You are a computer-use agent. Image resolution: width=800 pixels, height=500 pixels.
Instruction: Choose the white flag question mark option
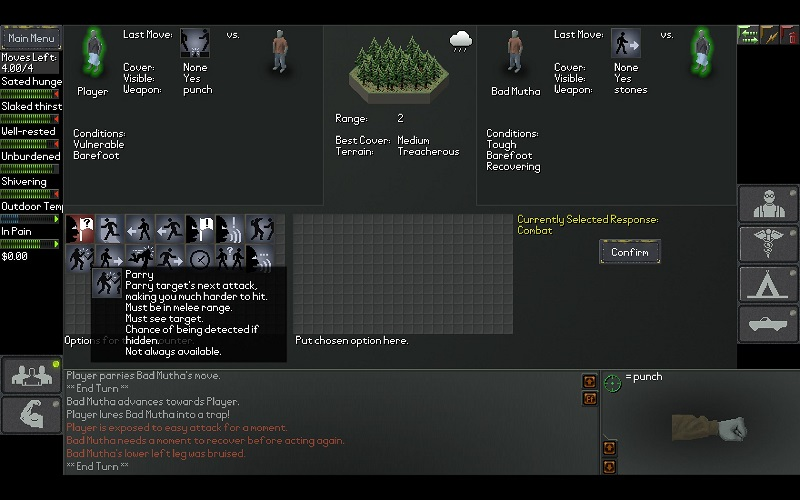[x=80, y=229]
